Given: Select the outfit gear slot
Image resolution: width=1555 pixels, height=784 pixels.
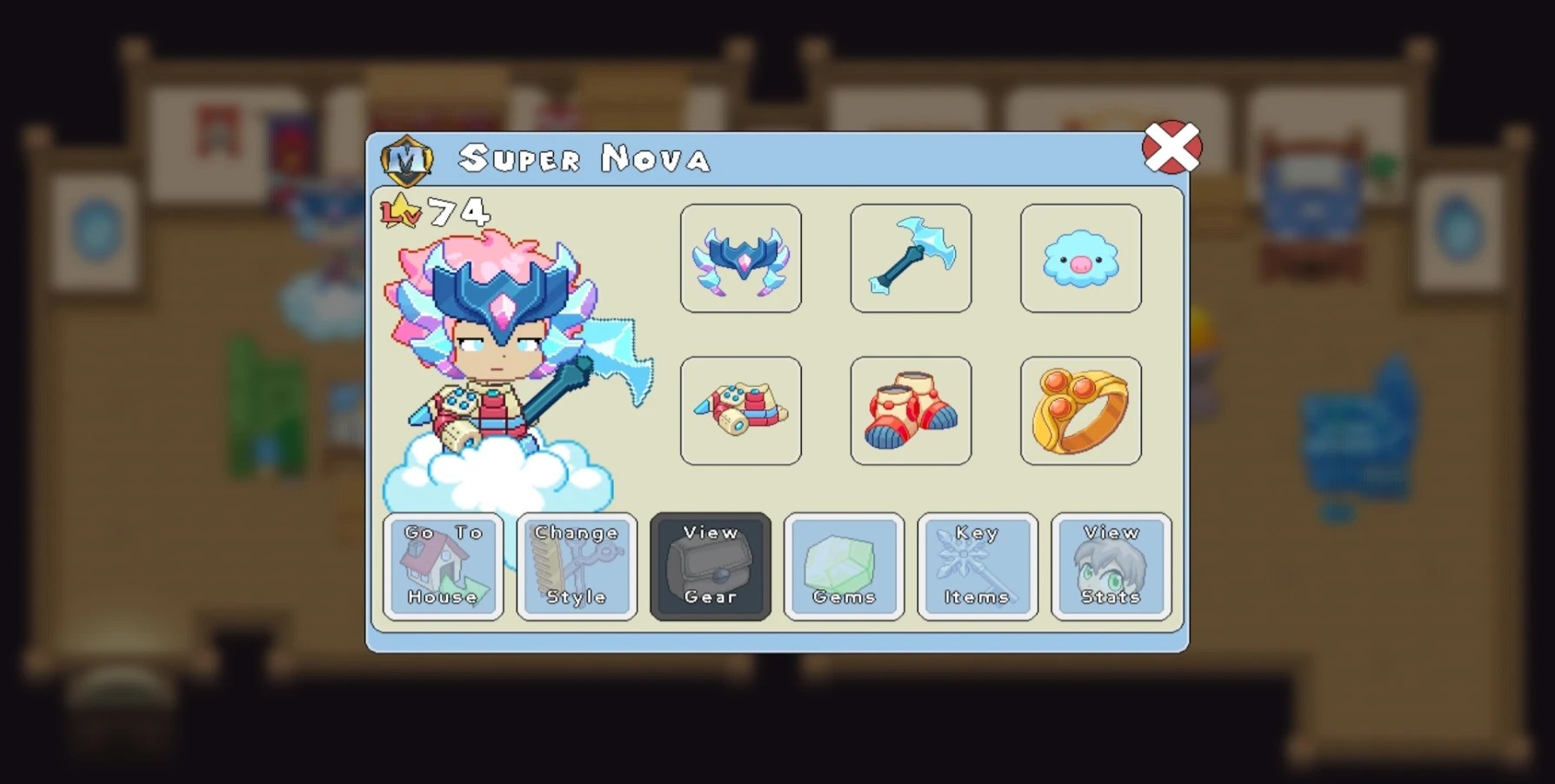Looking at the screenshot, I should coord(740,410).
